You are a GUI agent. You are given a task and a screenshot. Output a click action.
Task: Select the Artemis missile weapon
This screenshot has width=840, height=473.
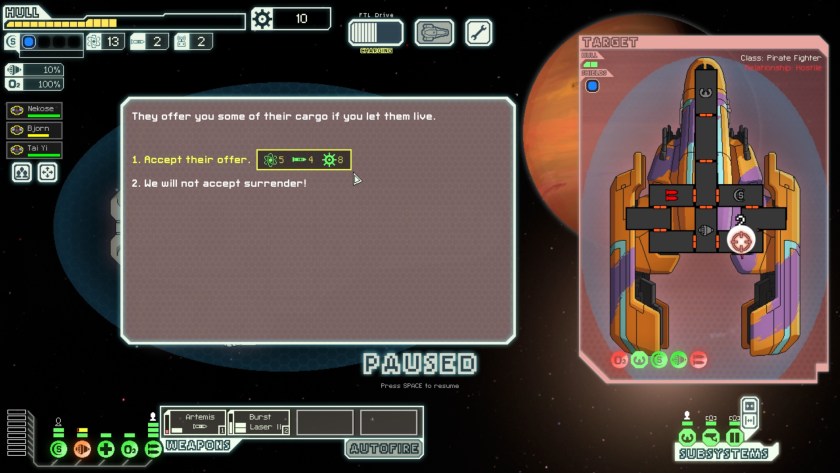click(194, 422)
